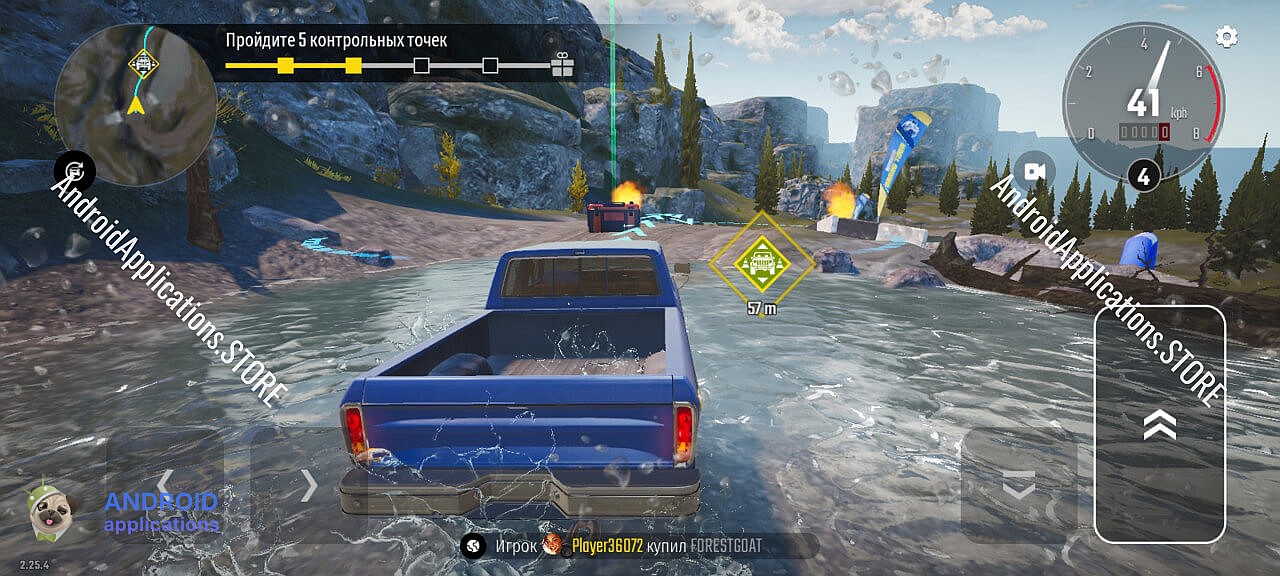The width and height of the screenshot is (1280, 576).
Task: Tap the round reset icon below the minimap
Action: coord(75,170)
